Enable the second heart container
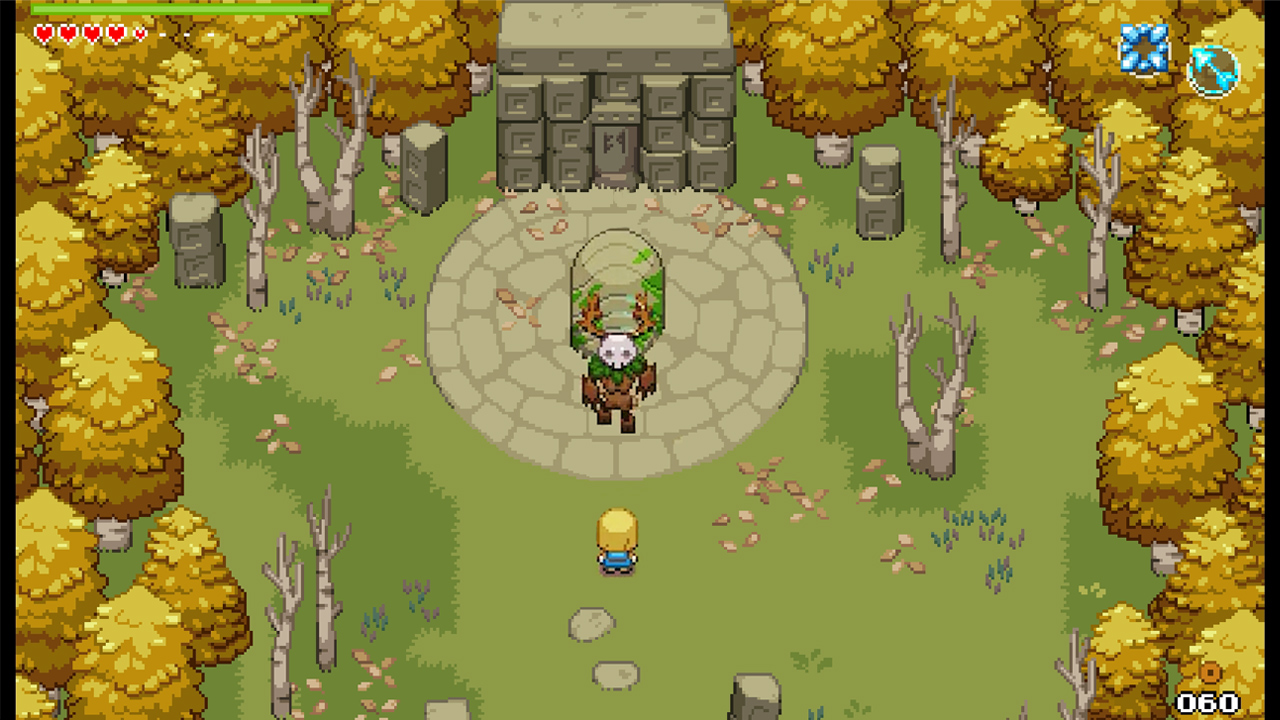Viewport: 1280px width, 720px height. (x=68, y=33)
